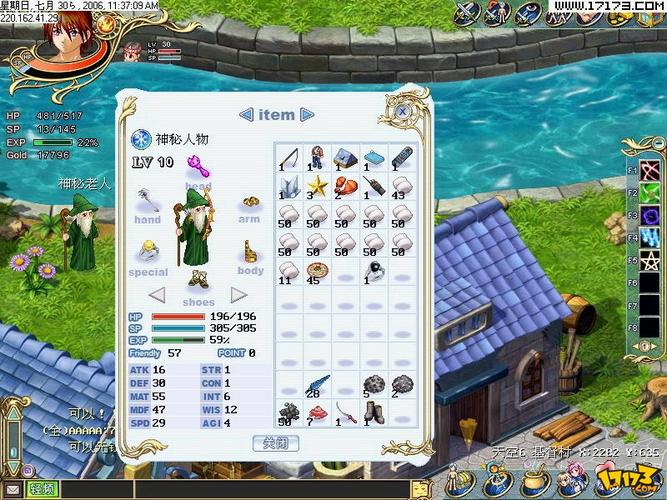Select the fishing rod item
Viewport: 667px width, 500px height.
pos(289,157)
